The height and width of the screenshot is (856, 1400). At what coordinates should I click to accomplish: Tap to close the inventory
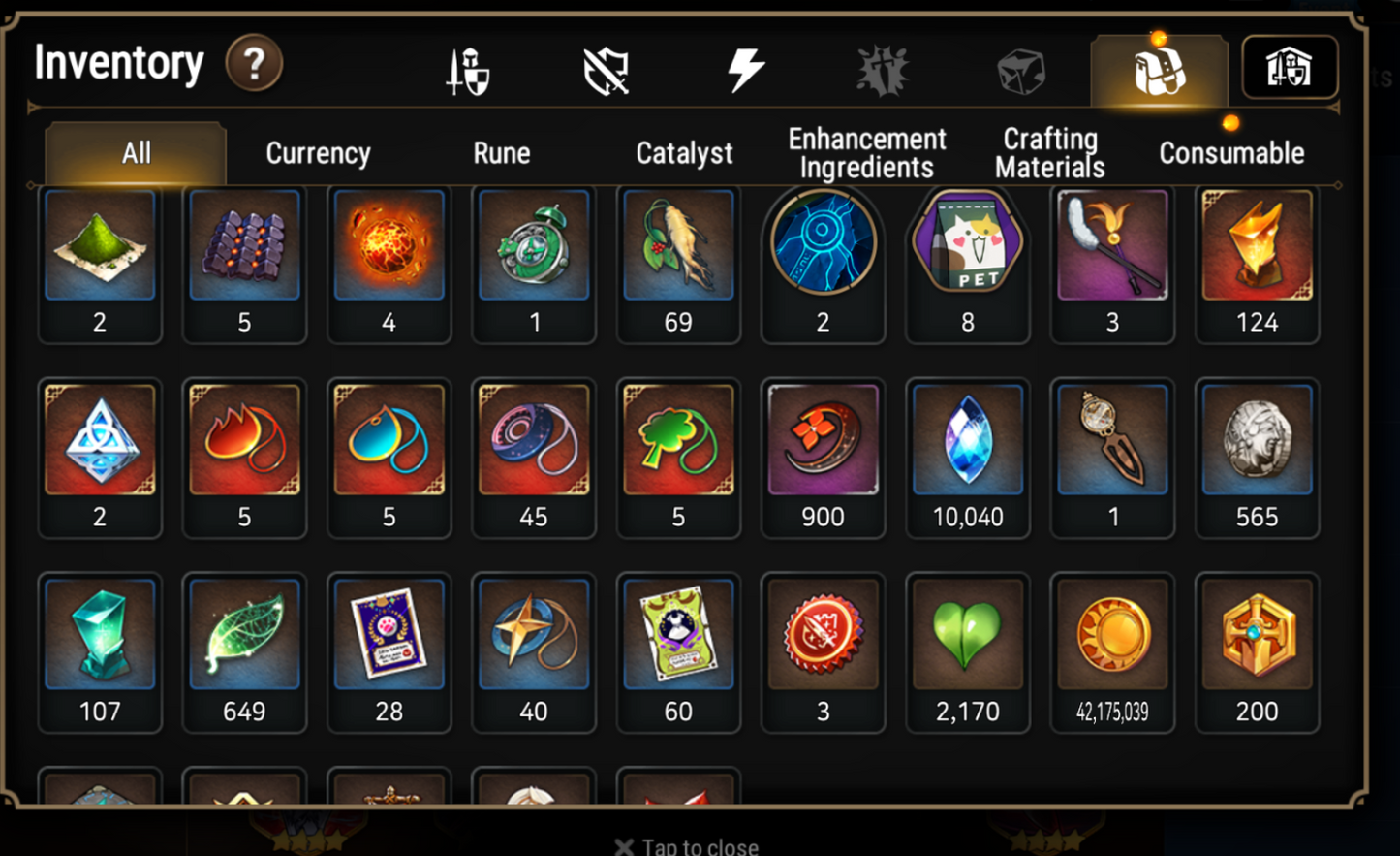point(688,846)
